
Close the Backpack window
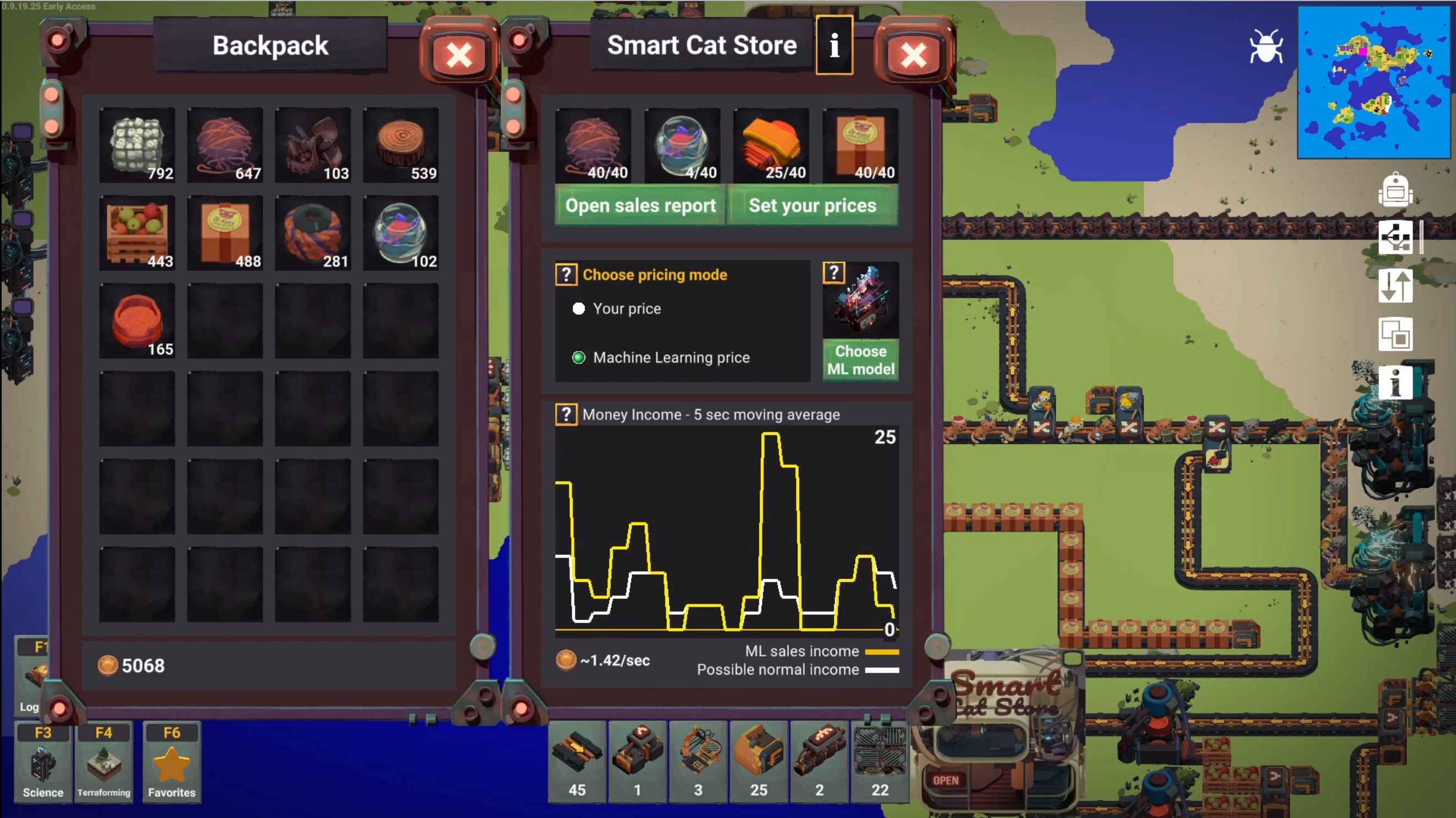pyautogui.click(x=459, y=56)
